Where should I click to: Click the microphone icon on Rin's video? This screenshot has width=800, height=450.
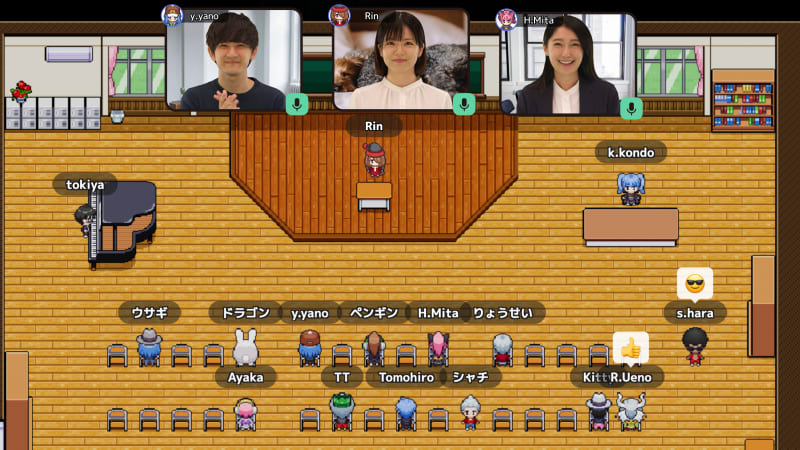463,104
